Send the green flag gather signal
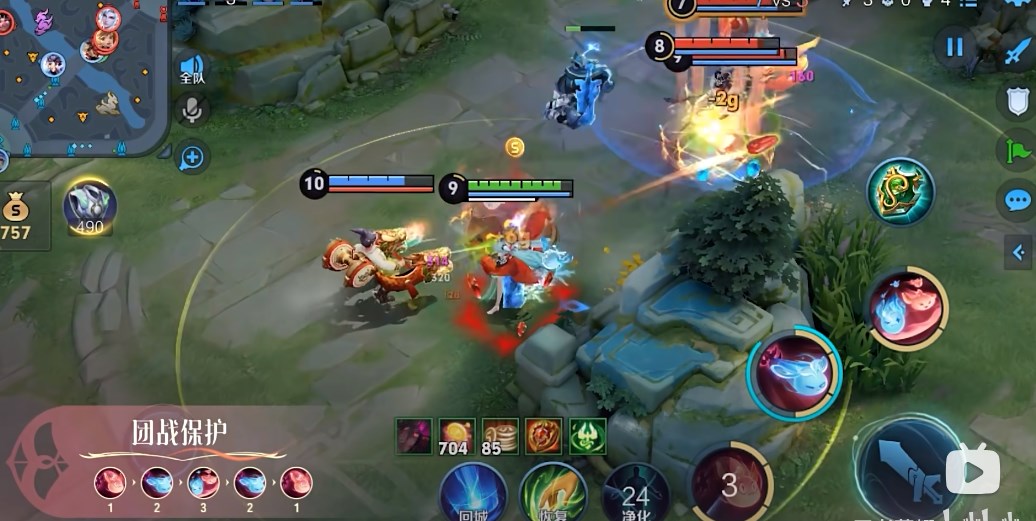1036x521 pixels. tap(1016, 151)
